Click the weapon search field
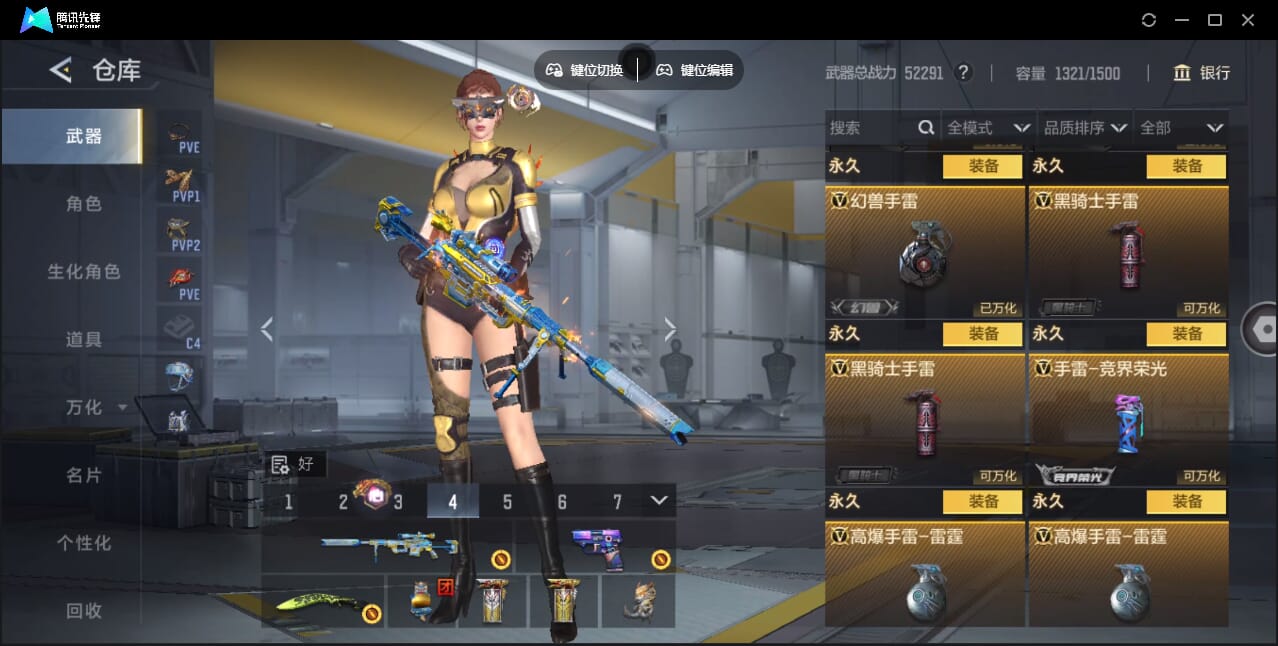1278x646 pixels. click(870, 128)
